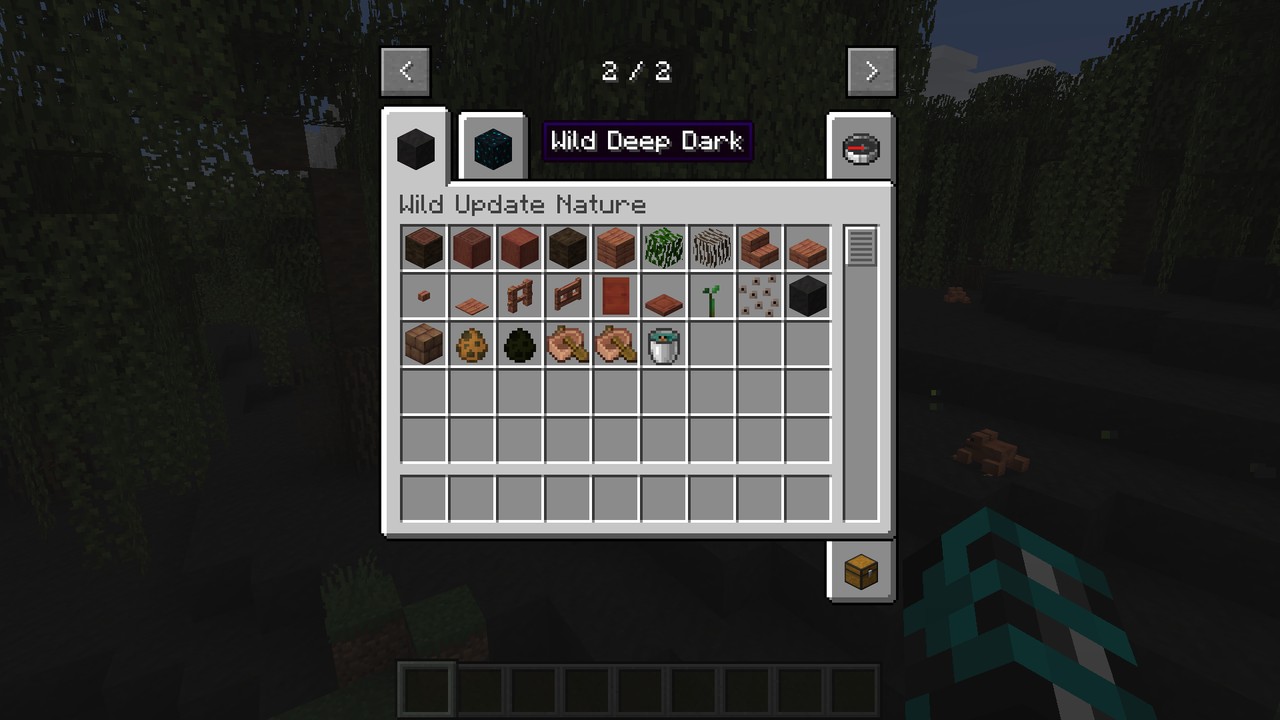Pick up the mangrove leaves block
The image size is (1280, 720).
[664, 248]
